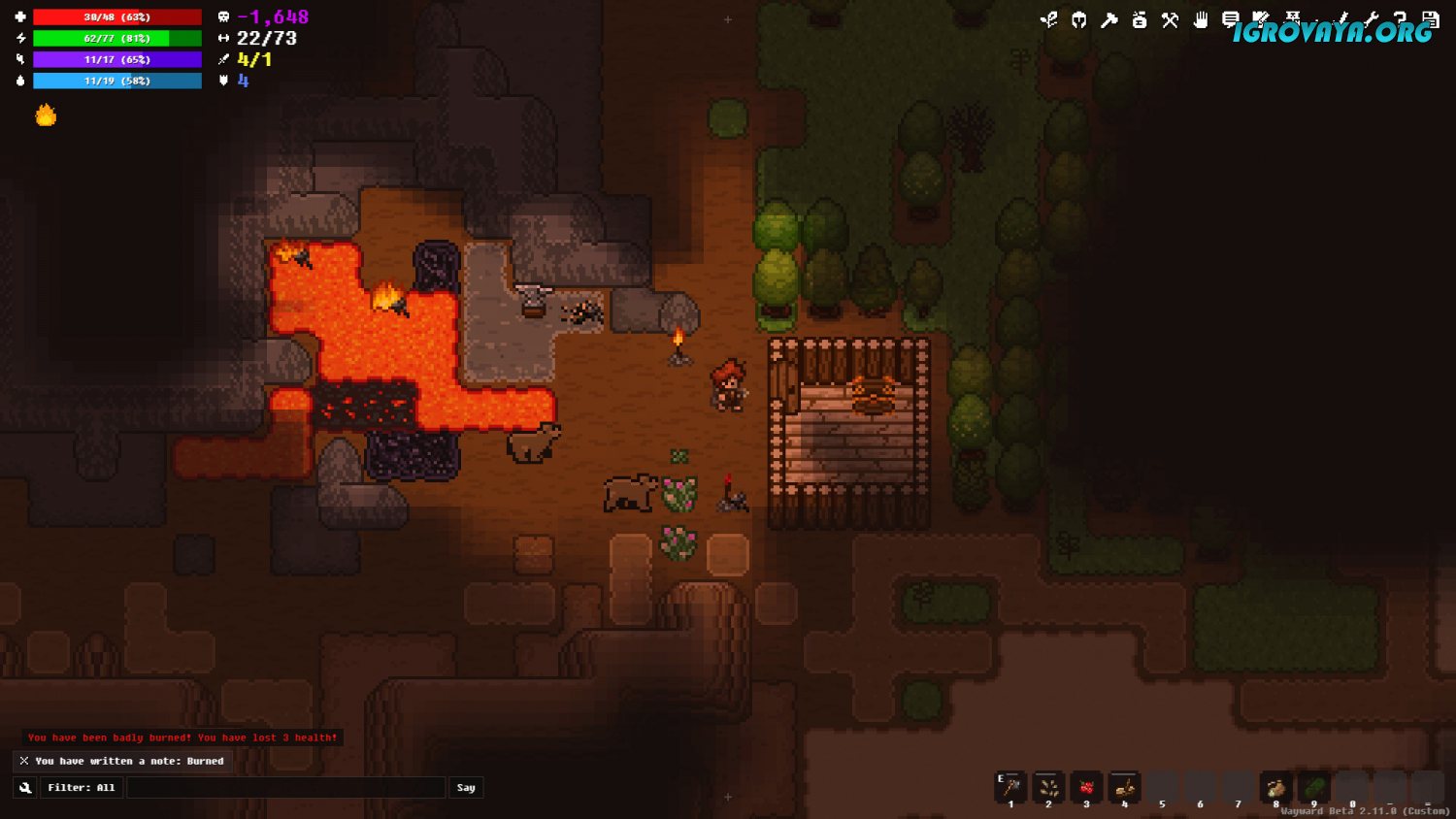
Task: Select the sack item in hotbar slot 8
Action: [1275, 787]
